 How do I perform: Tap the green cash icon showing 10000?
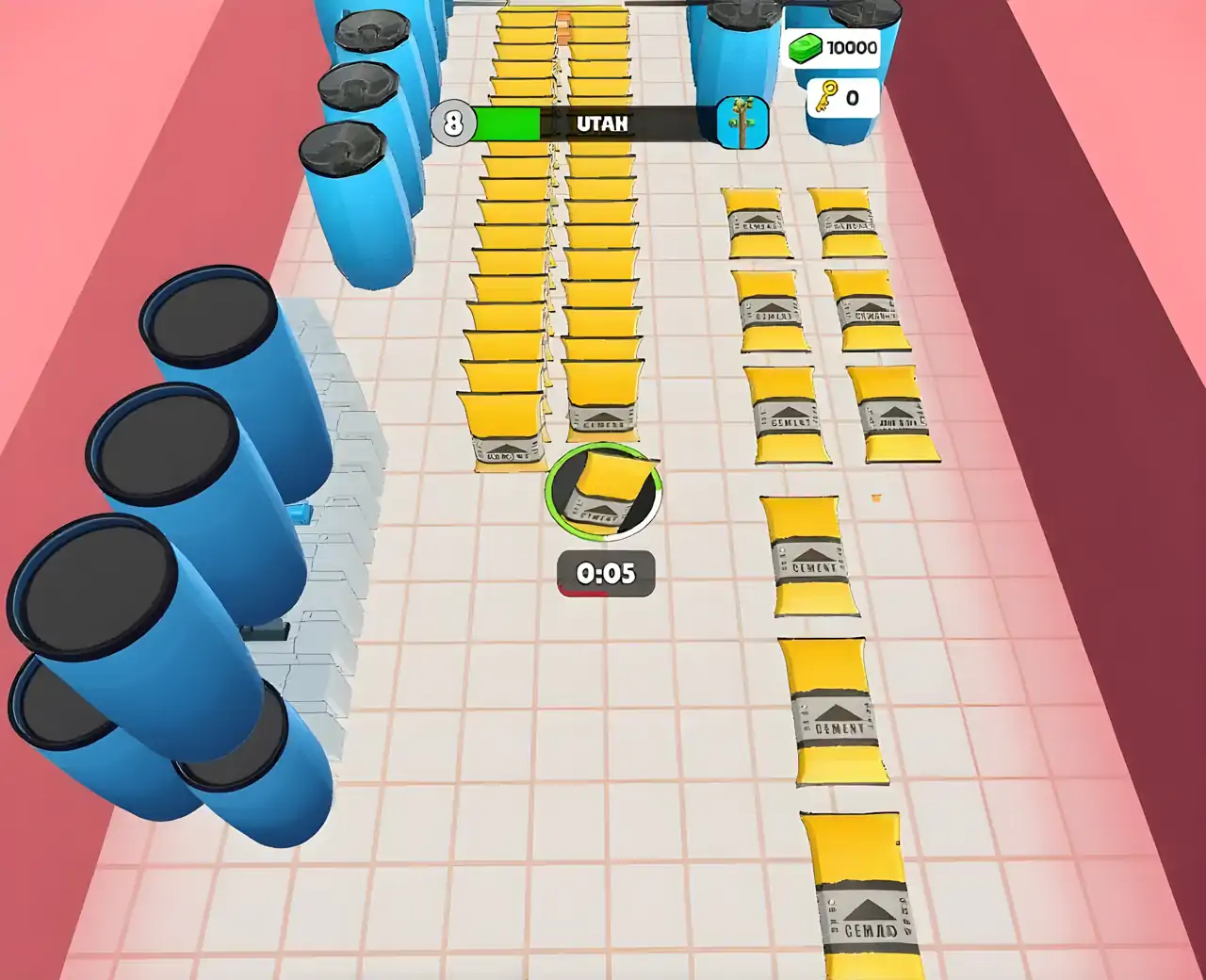pos(807,47)
